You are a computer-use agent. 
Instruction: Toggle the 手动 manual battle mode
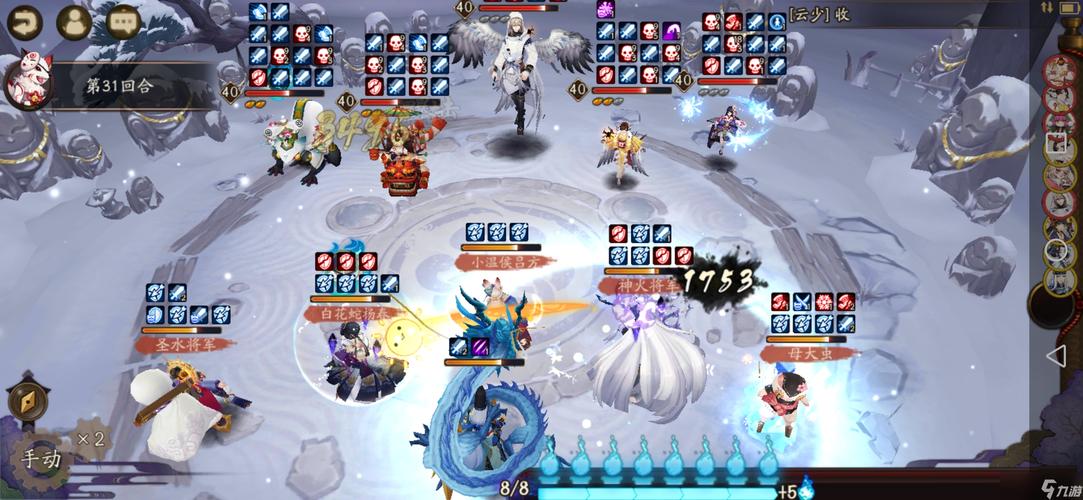[x=41, y=459]
